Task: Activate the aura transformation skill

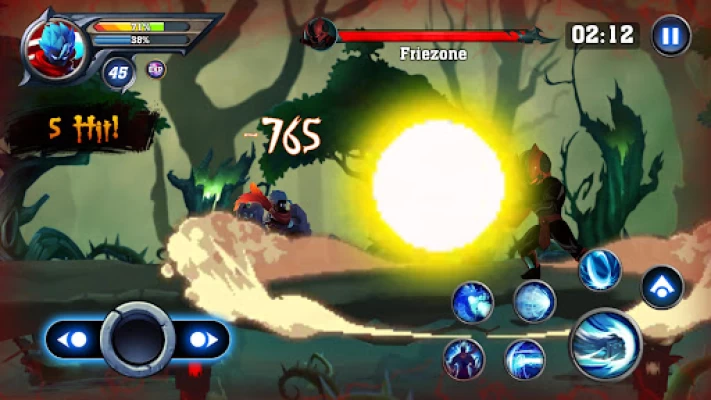Action: click(x=463, y=358)
